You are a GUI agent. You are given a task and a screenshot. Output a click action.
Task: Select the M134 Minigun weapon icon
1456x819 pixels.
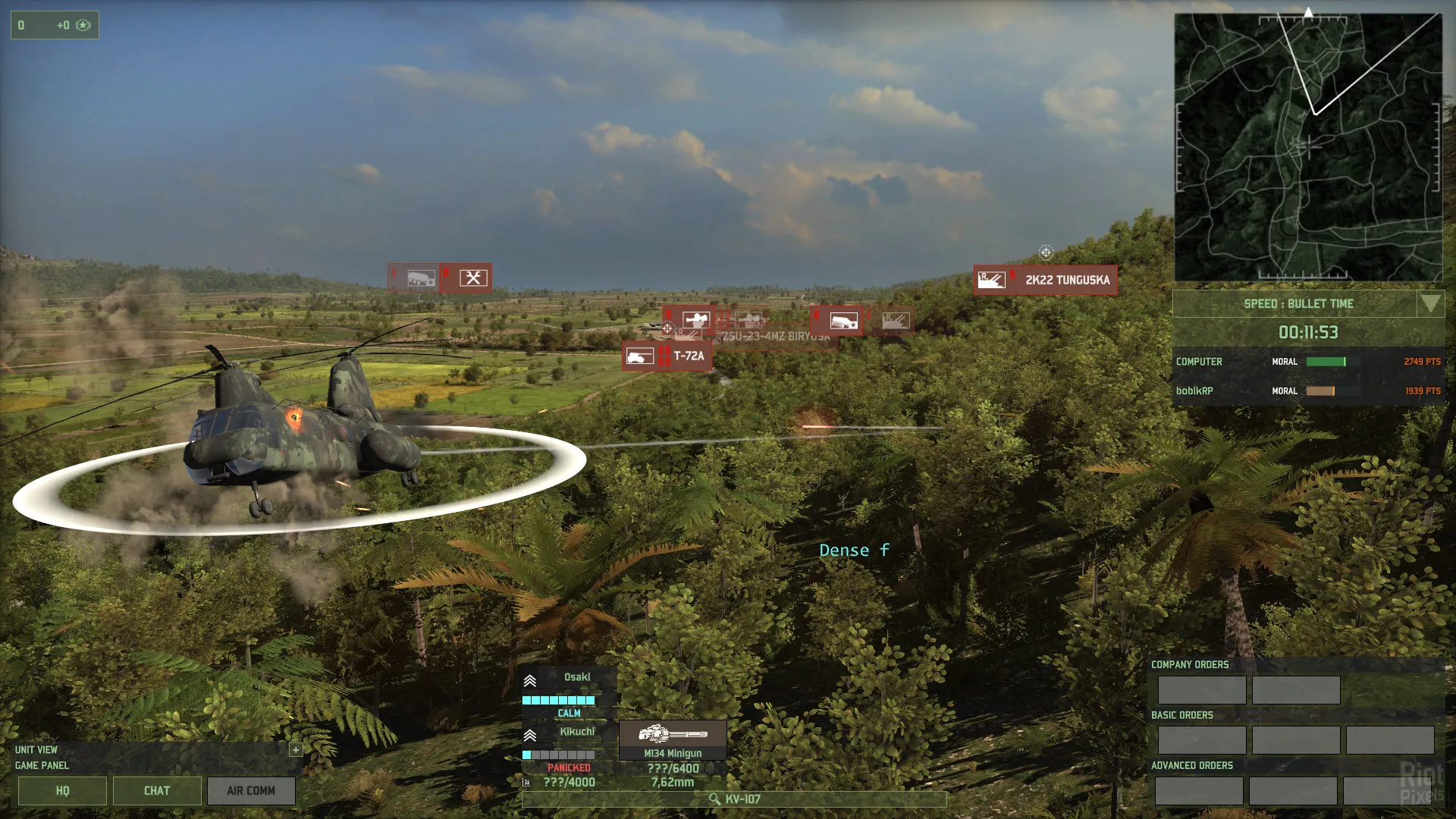673,735
